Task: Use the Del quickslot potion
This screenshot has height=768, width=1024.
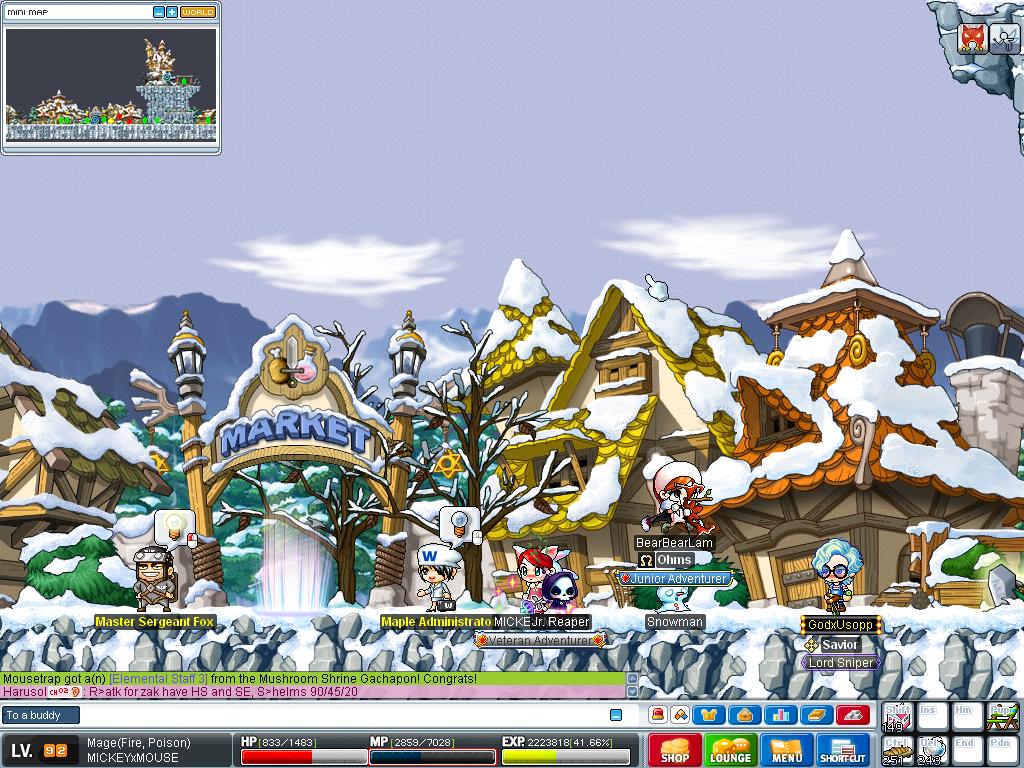Action: click(x=932, y=750)
